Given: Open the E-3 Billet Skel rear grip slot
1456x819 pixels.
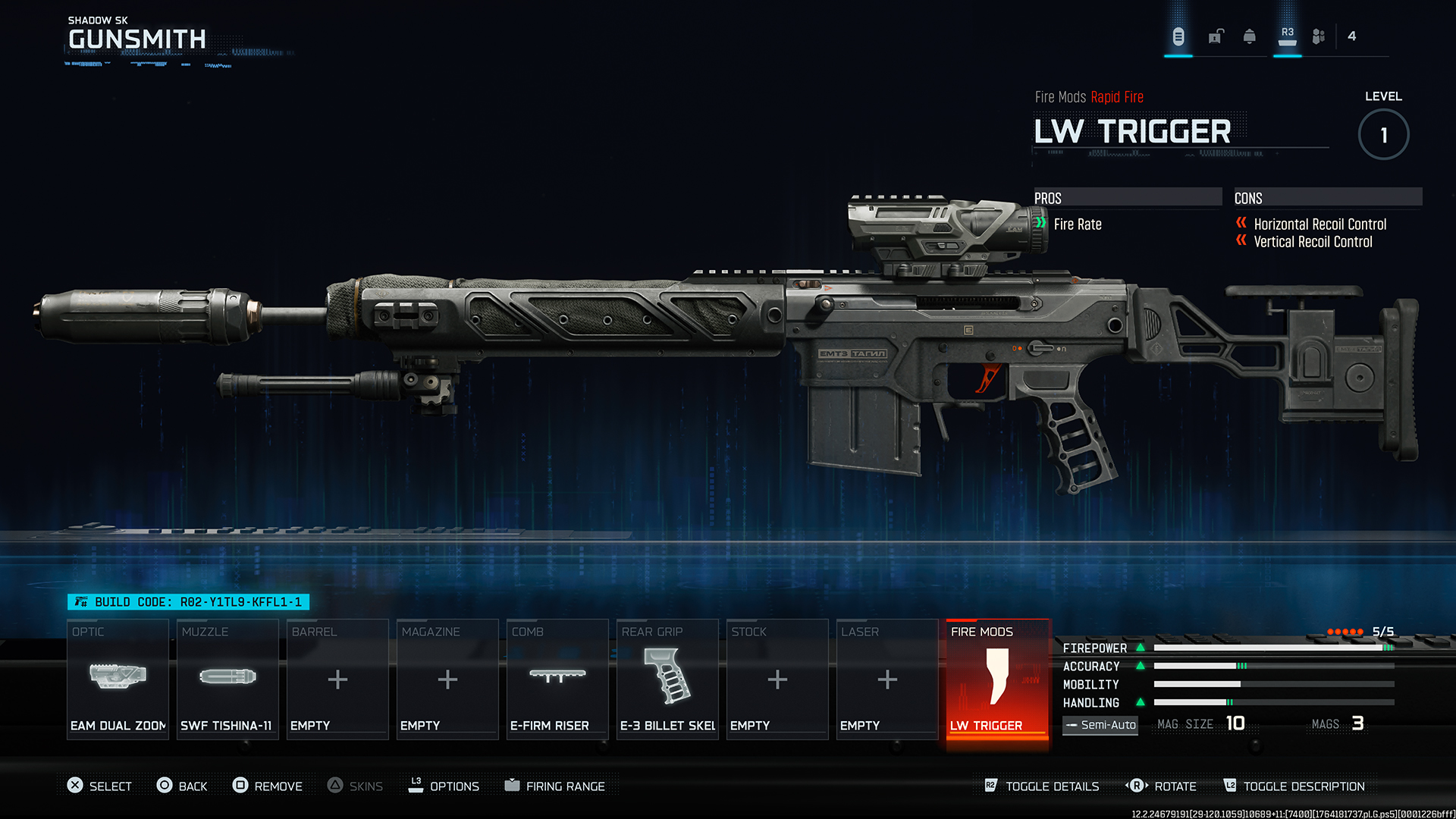Looking at the screenshot, I should point(667,679).
